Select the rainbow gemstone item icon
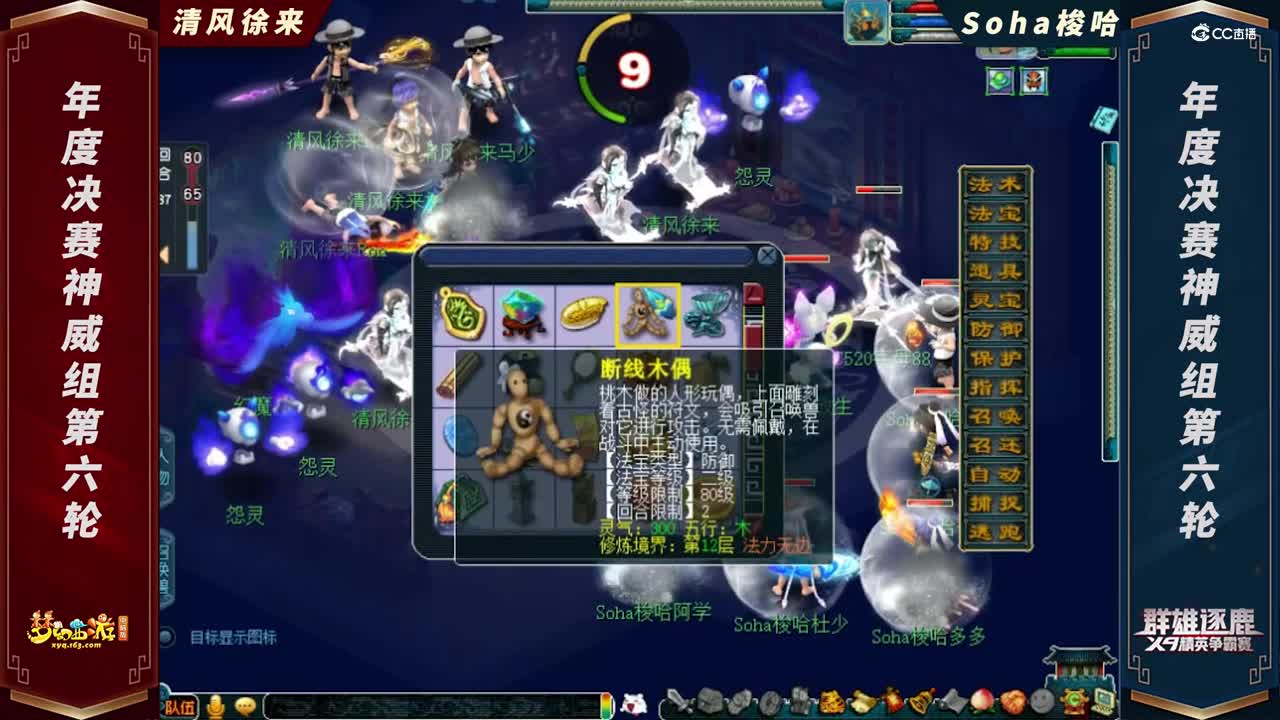 (520, 312)
